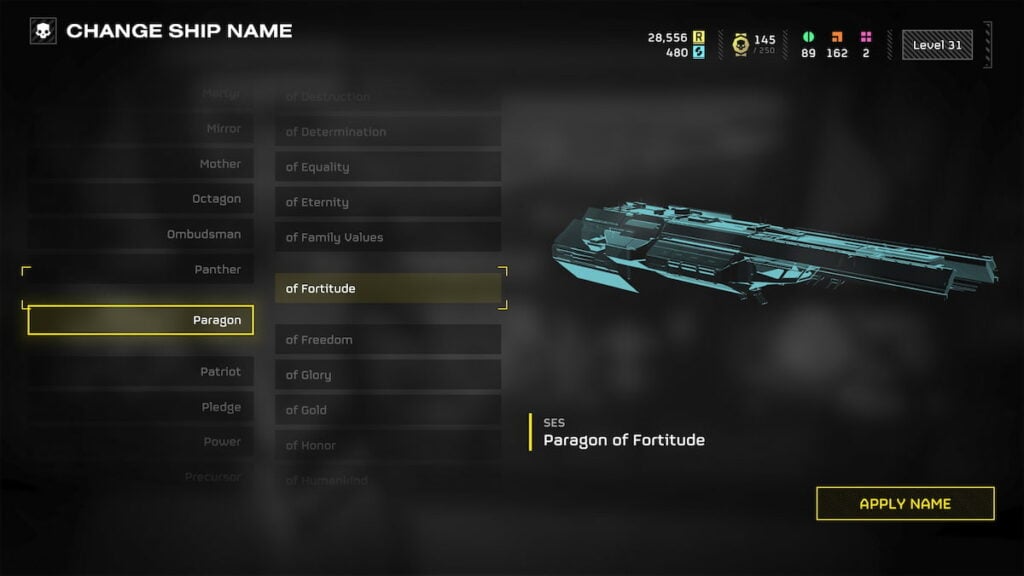Choose the 'of Determination' suffix
1024x576 pixels.
click(387, 132)
